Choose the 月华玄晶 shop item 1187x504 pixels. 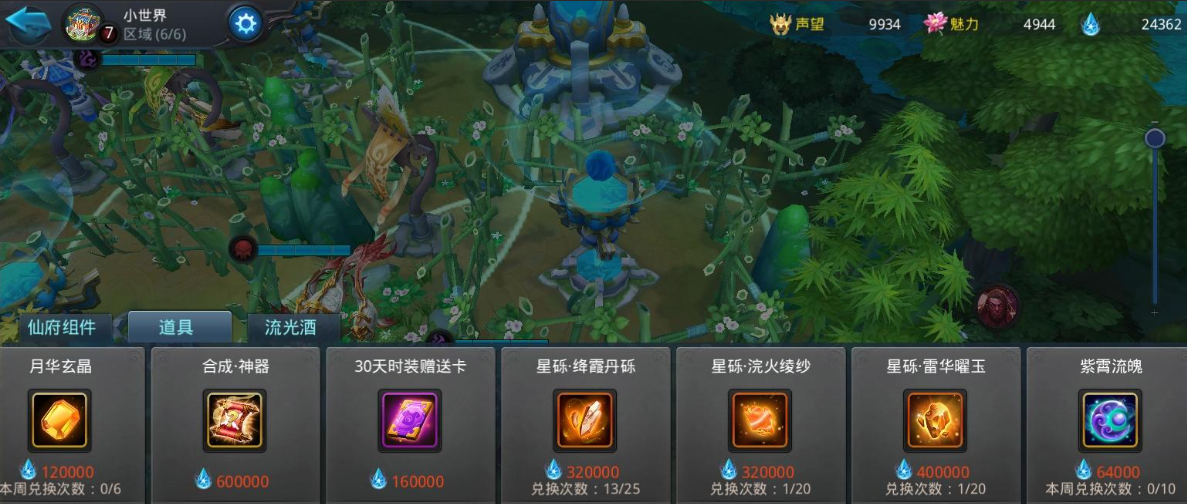coord(60,420)
